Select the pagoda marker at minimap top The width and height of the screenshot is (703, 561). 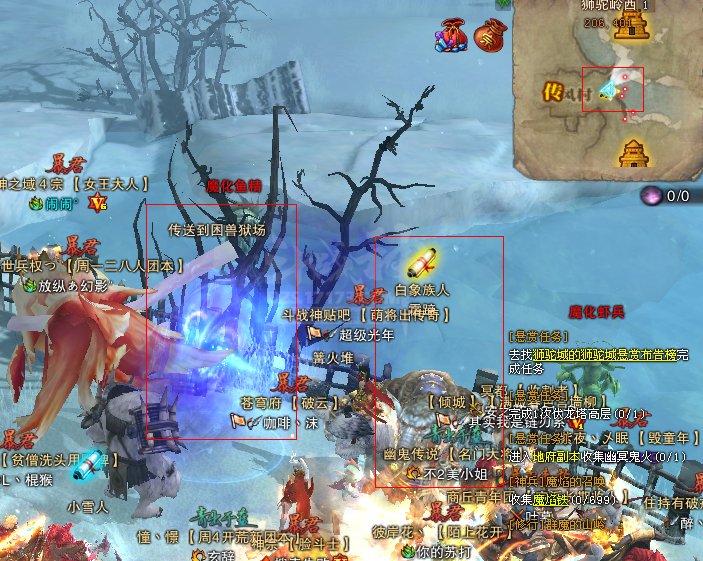630,28
